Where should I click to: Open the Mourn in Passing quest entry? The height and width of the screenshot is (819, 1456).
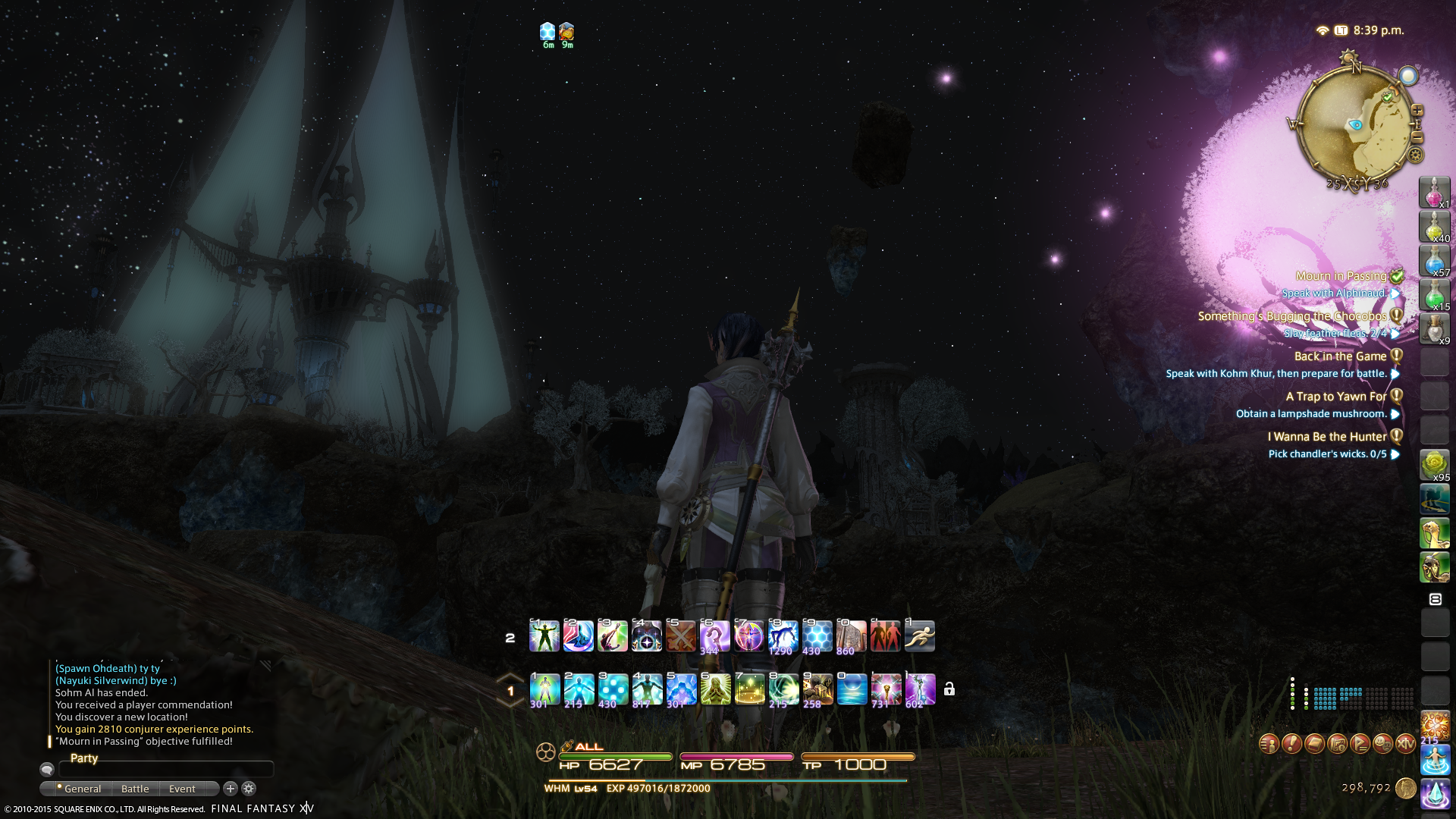click(1340, 276)
